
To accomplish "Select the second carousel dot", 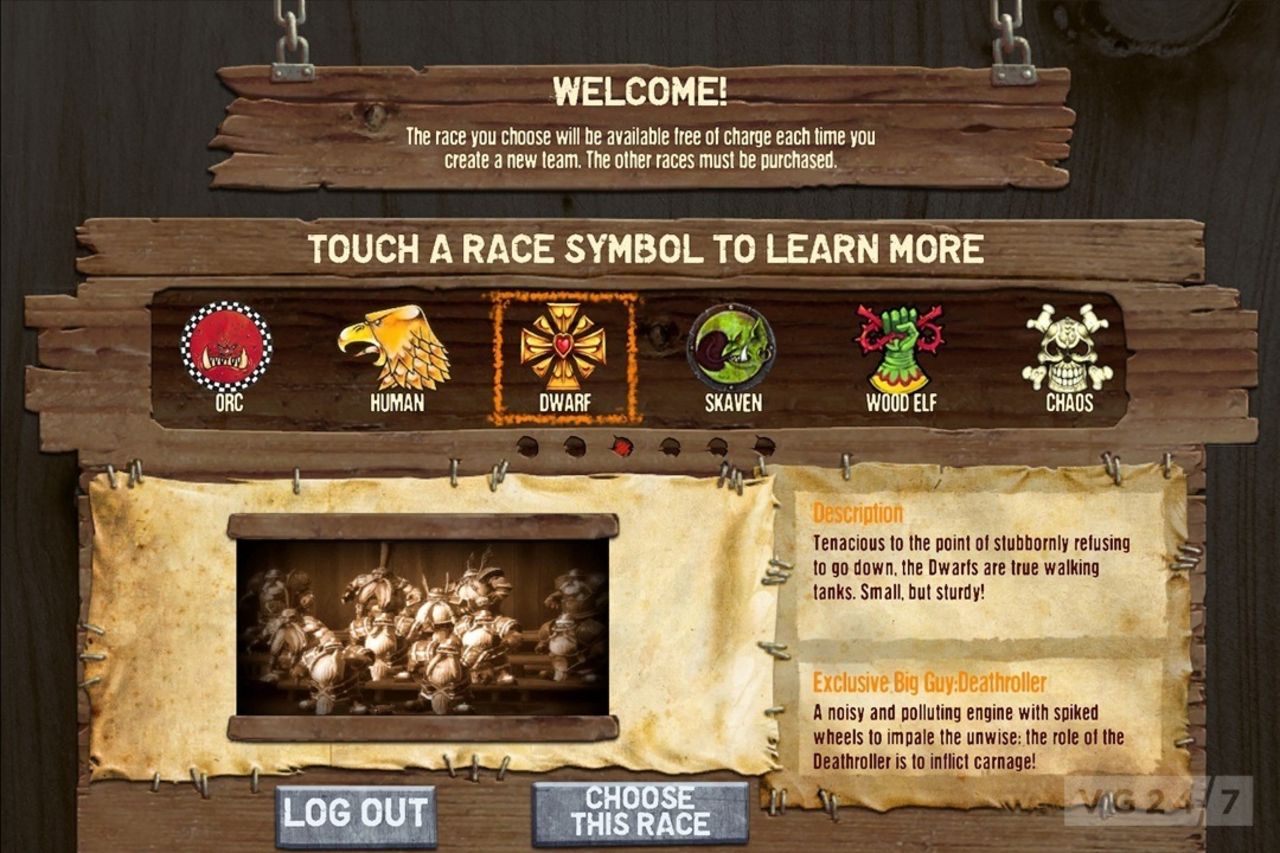I will coord(573,447).
